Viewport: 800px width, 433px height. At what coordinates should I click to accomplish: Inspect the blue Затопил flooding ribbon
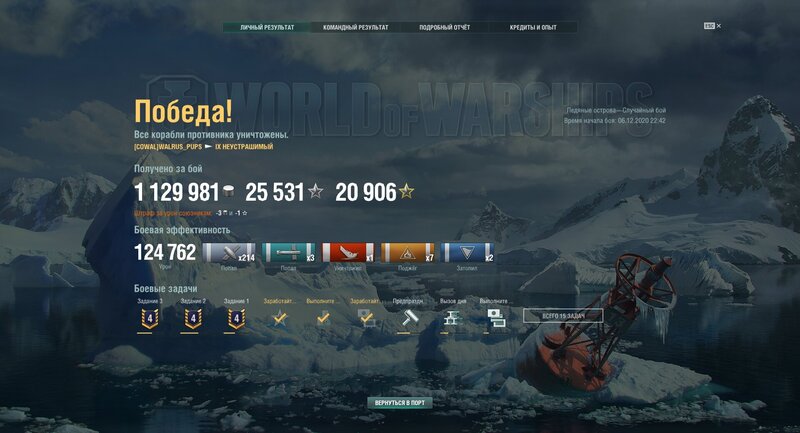[467, 254]
